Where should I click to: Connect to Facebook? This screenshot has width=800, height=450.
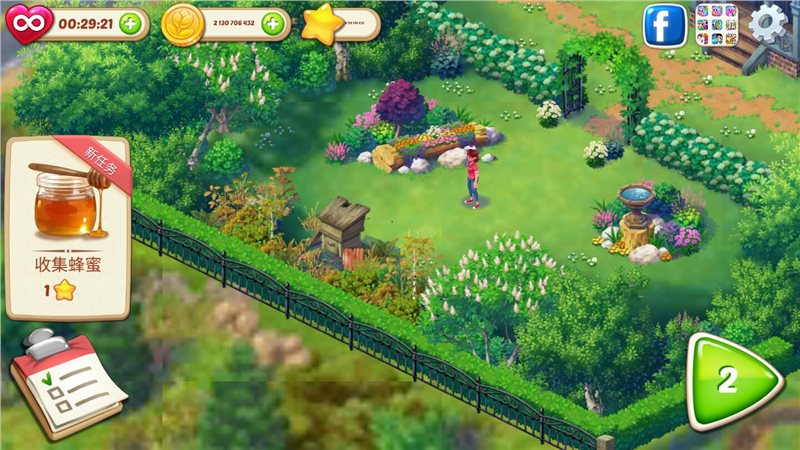tap(664, 25)
